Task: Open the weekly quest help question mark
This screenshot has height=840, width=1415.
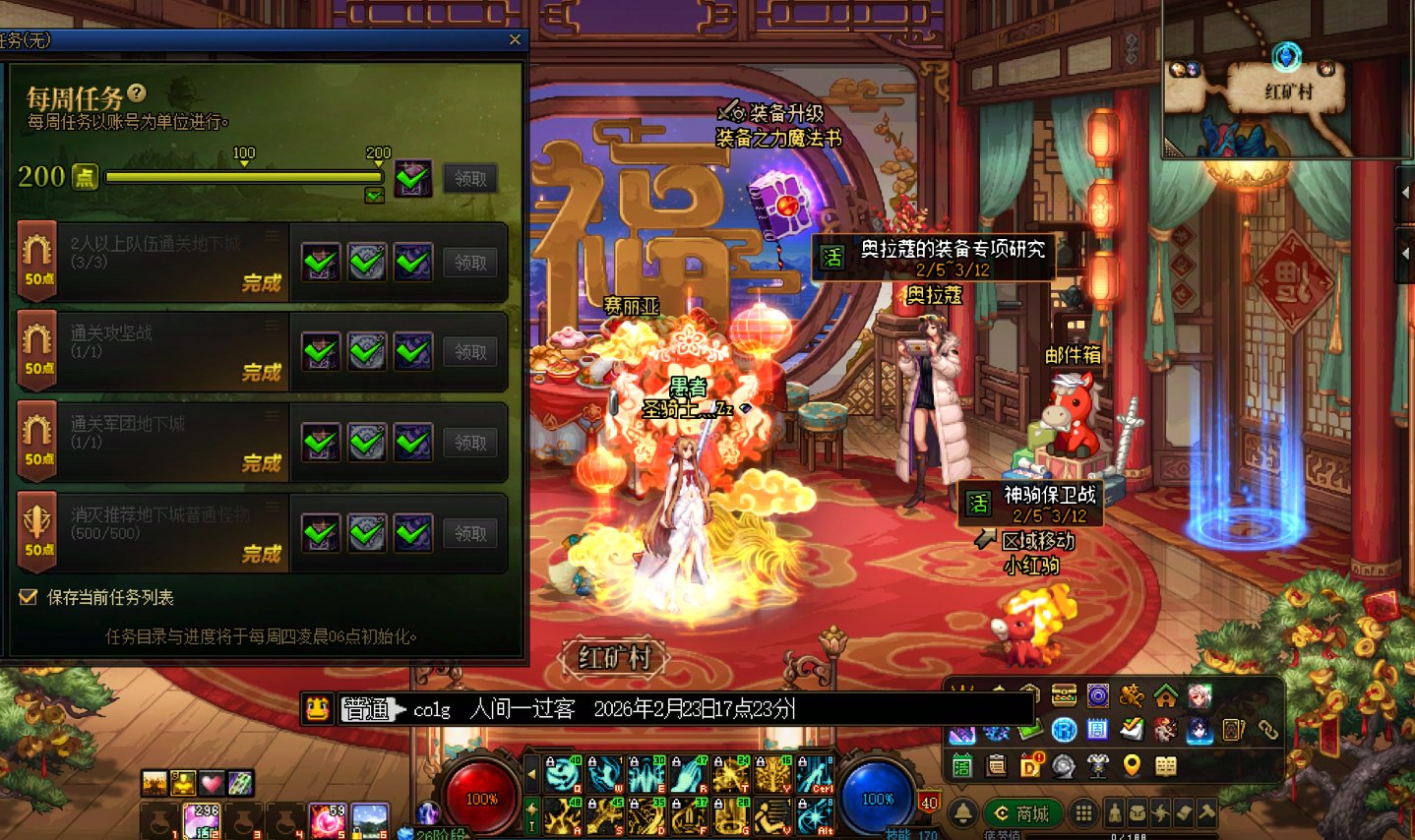Action: 137,92
